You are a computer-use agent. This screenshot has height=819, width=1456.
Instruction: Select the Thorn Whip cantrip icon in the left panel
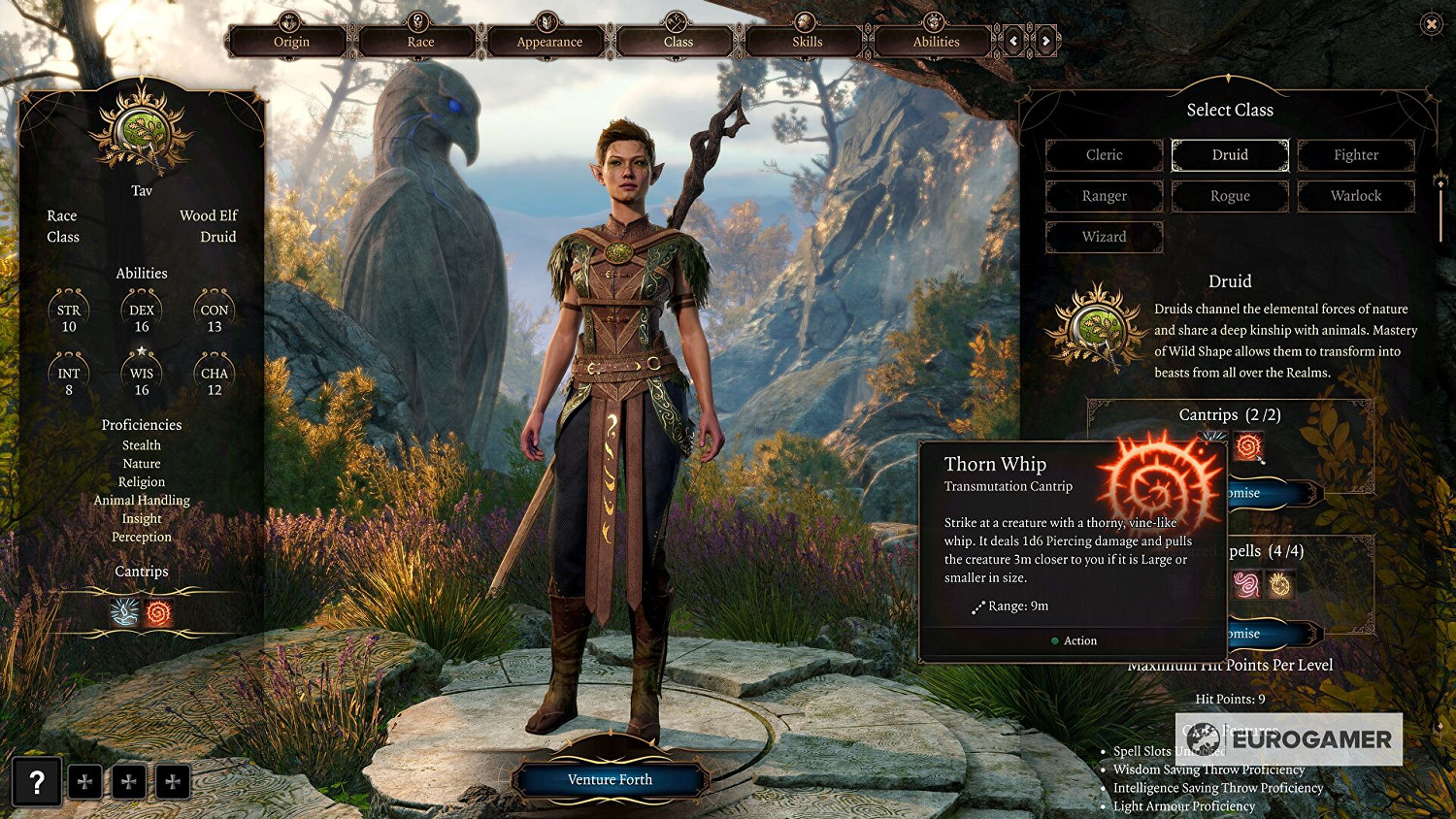coord(158,612)
